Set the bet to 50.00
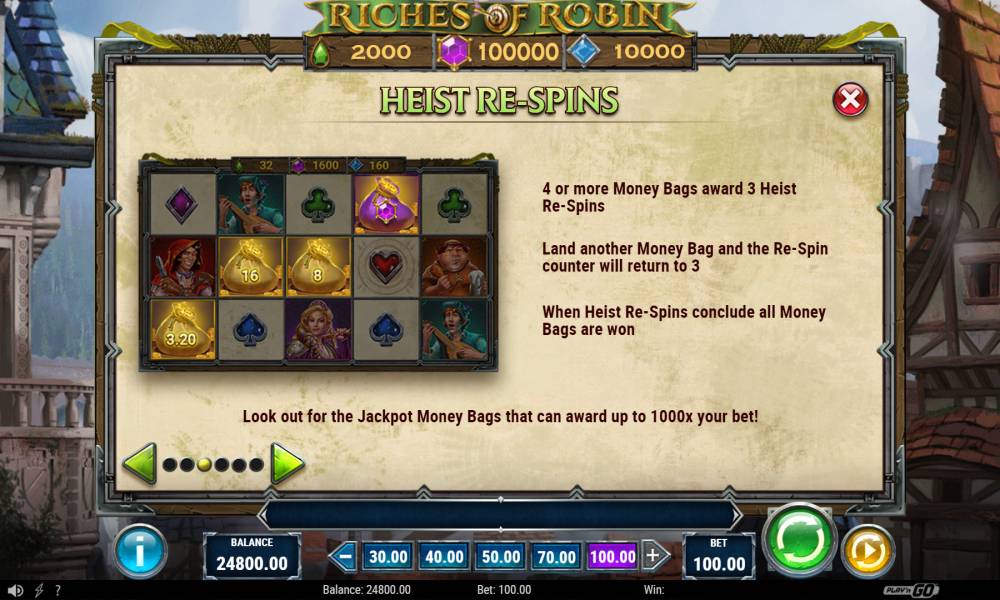 [499, 556]
